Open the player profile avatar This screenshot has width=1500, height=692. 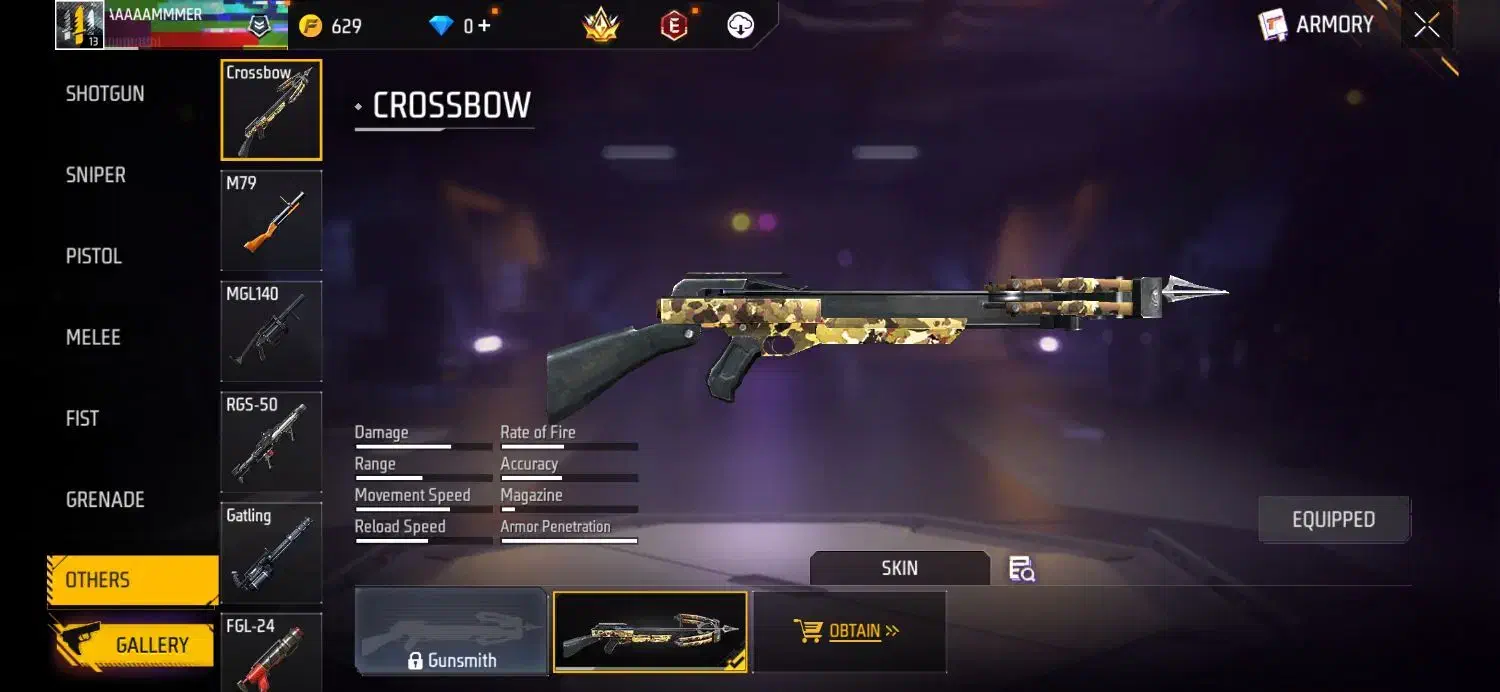80,26
